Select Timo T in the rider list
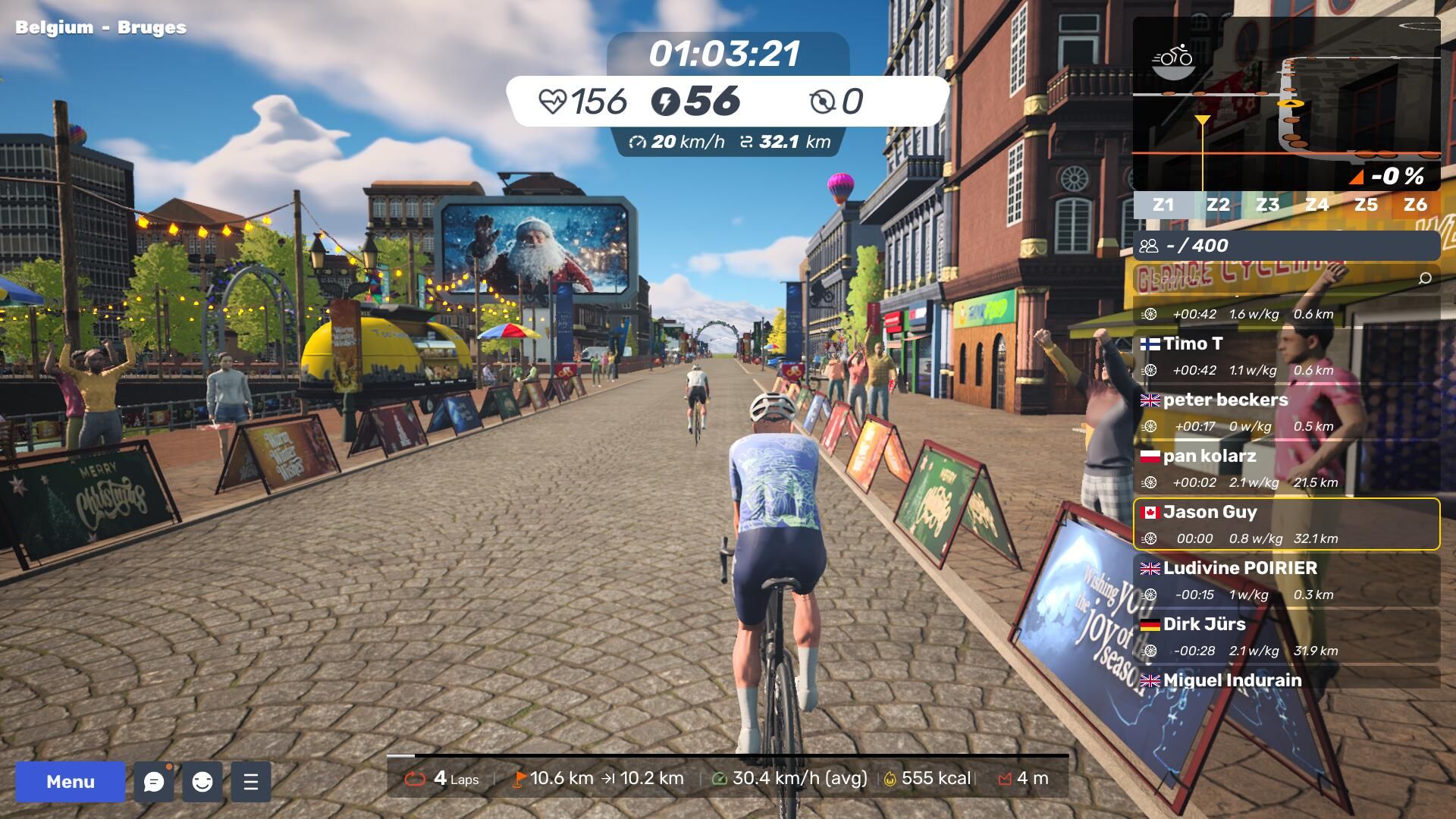Image resolution: width=1456 pixels, height=819 pixels. point(1286,356)
